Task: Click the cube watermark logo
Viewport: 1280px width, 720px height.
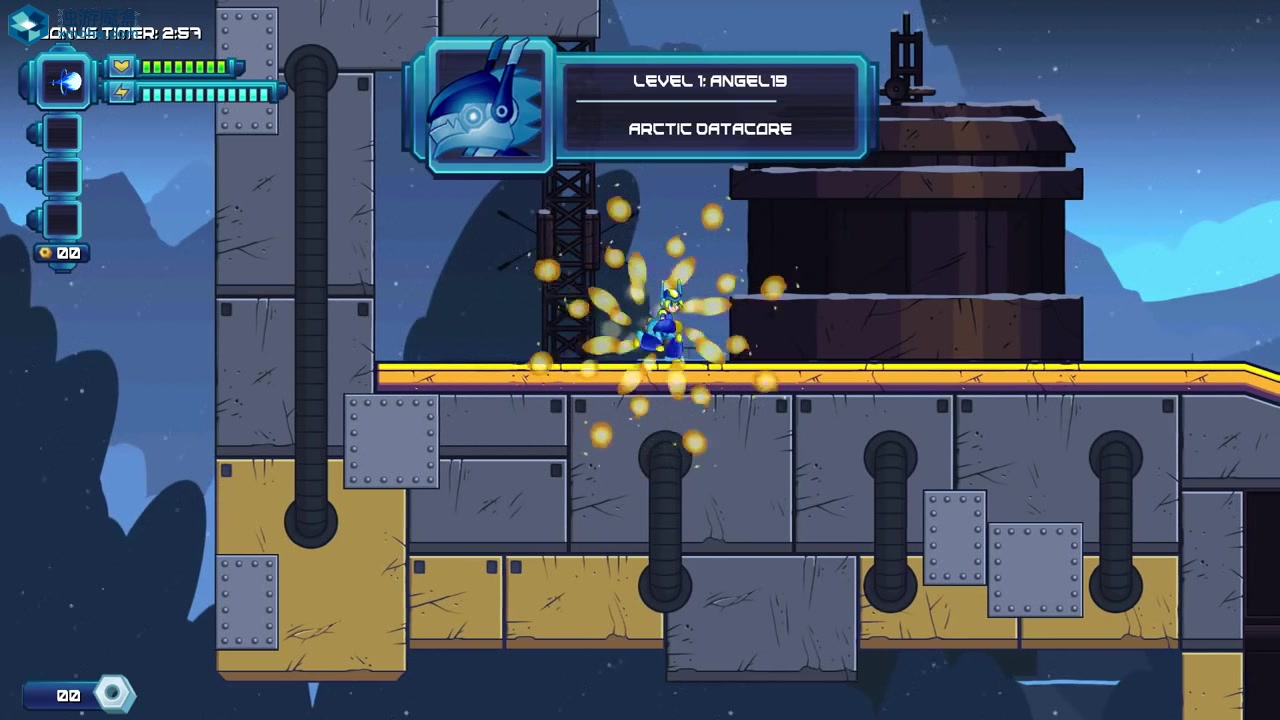Action: pyautogui.click(x=27, y=23)
